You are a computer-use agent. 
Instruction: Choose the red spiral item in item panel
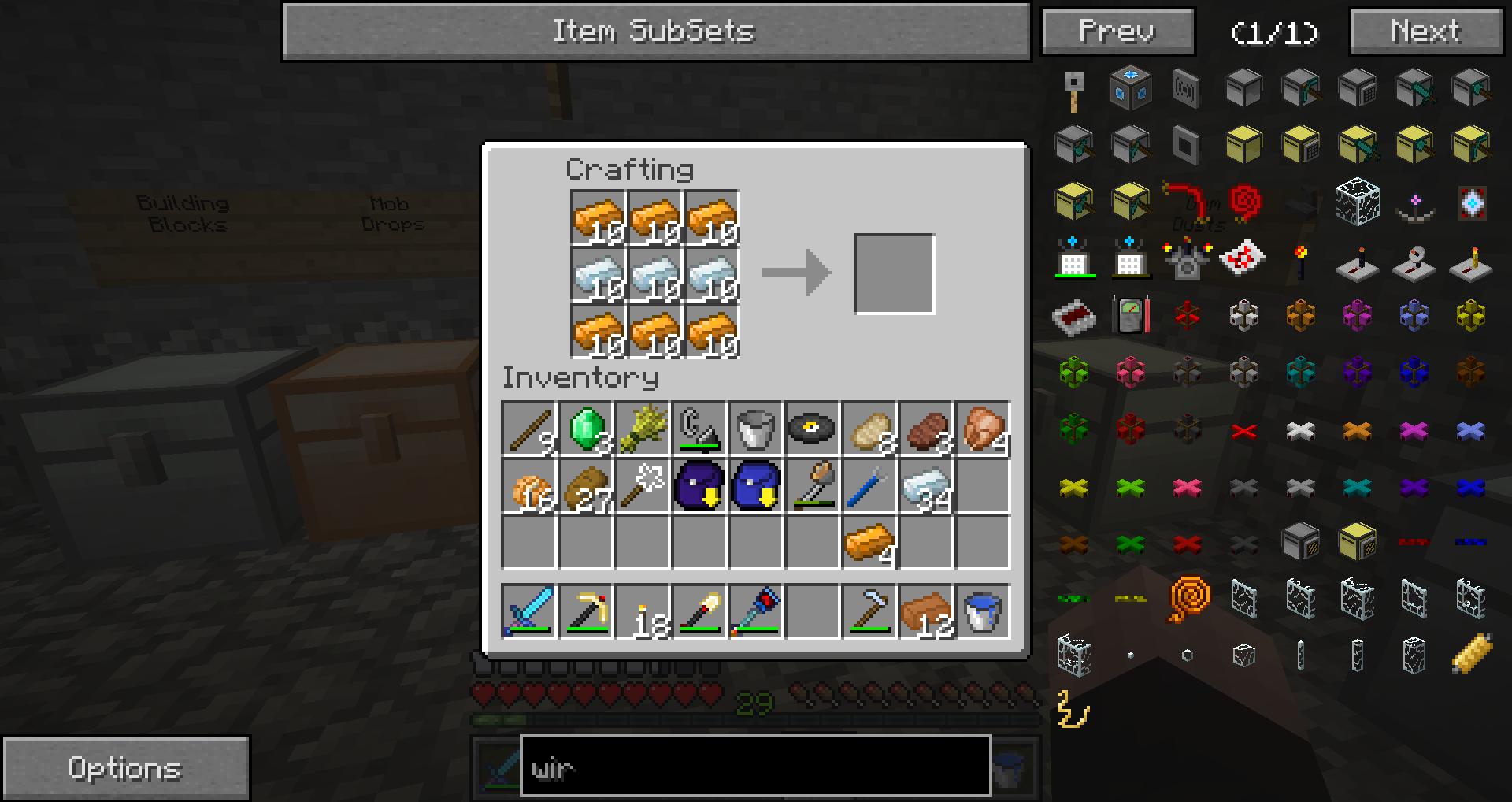[1244, 202]
